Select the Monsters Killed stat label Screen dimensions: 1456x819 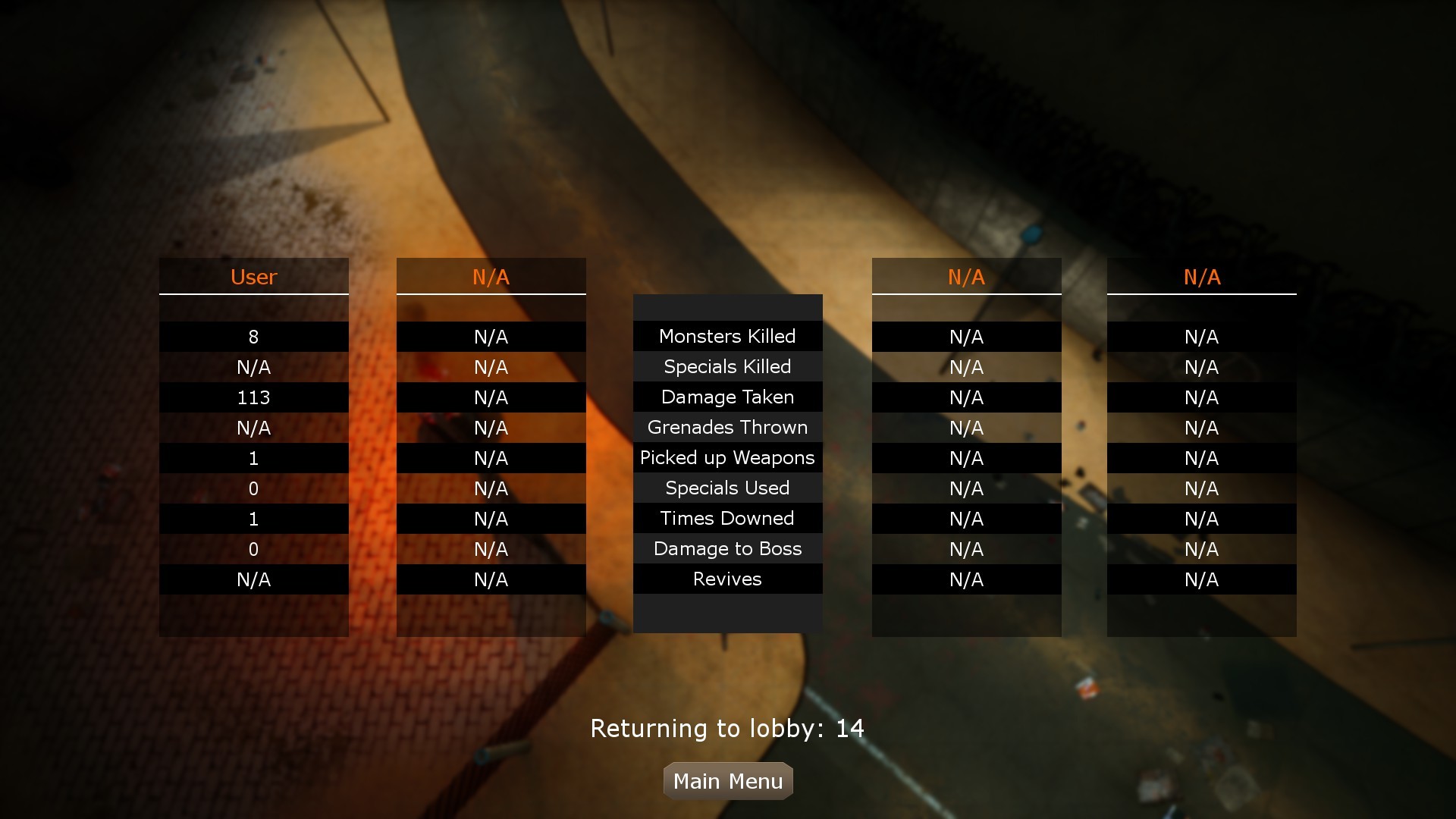pos(727,336)
